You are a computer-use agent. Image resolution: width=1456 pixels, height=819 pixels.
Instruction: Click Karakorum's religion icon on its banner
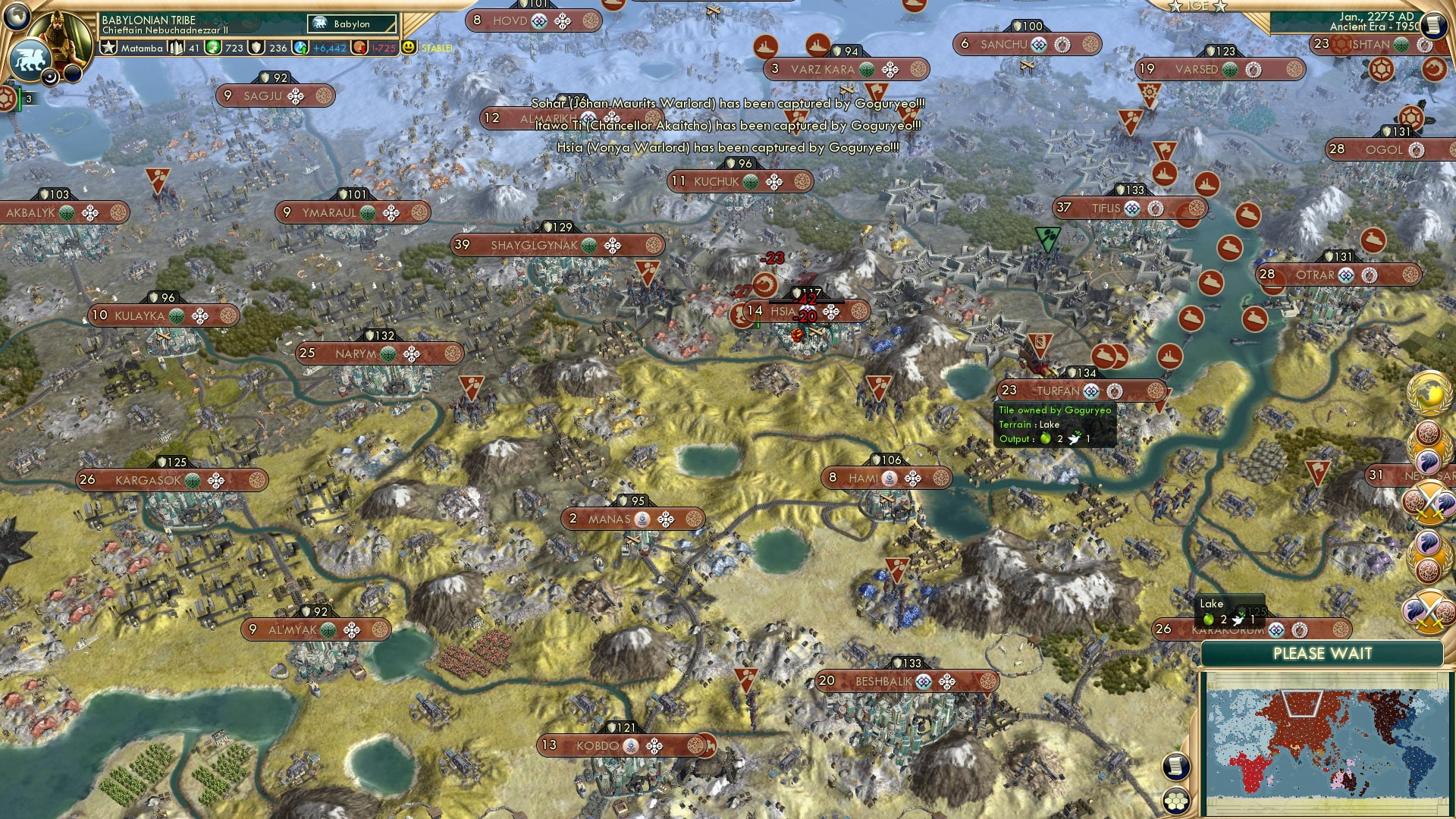[x=1276, y=630]
